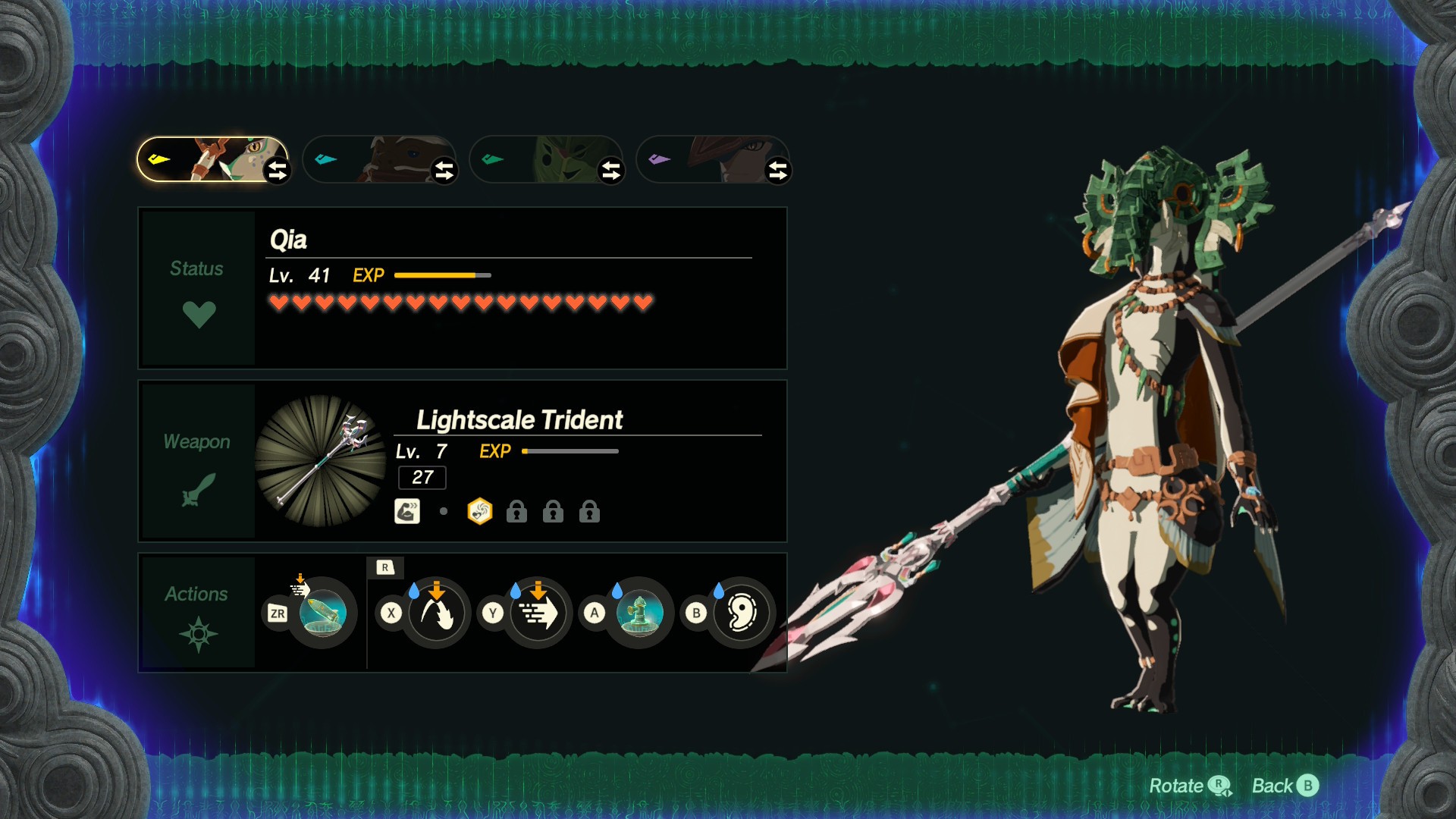Click the Back button

(1285, 786)
